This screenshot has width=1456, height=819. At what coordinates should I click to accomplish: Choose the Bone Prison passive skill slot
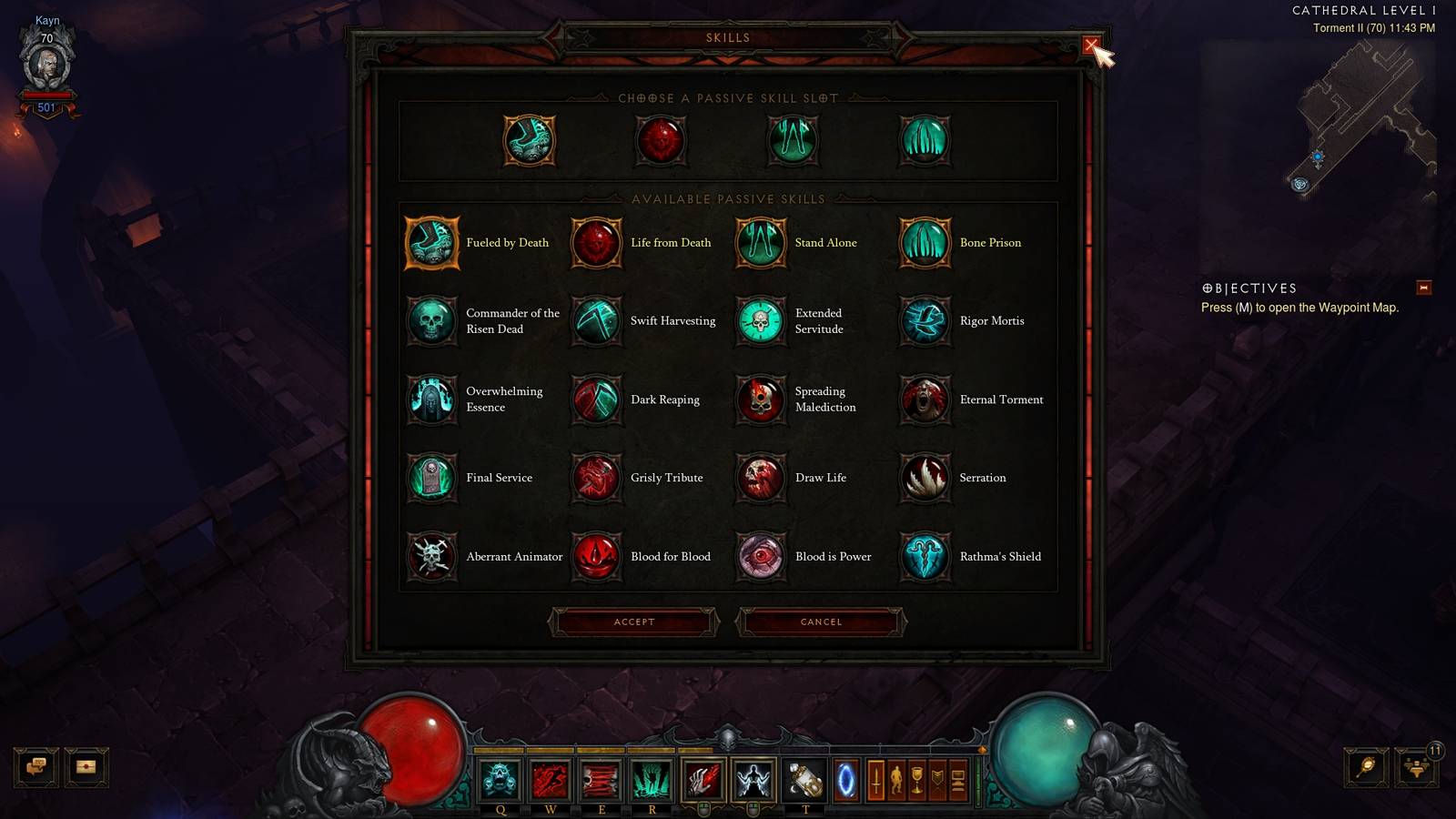point(925,141)
